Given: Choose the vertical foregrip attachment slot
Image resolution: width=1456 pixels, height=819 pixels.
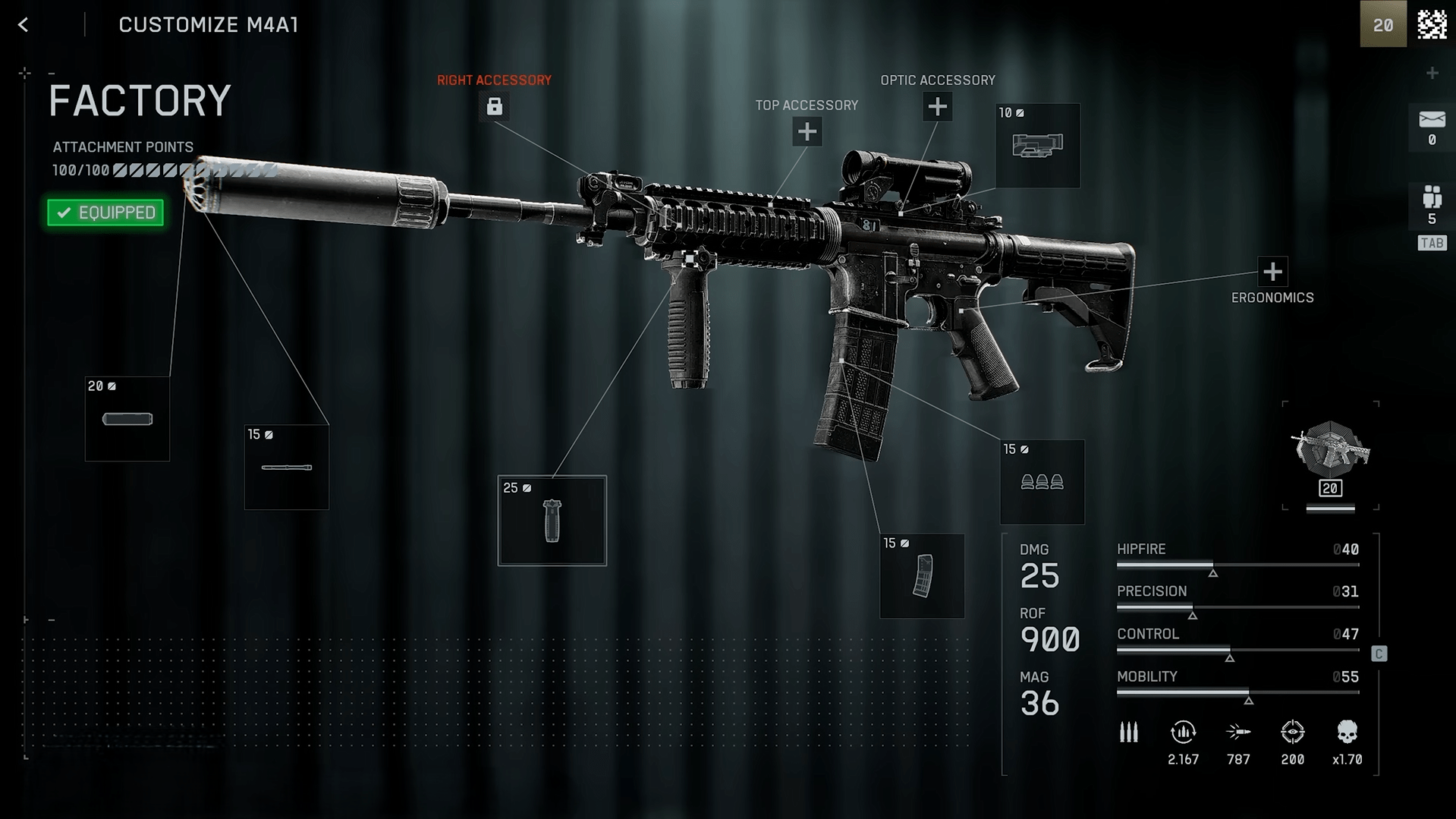Looking at the screenshot, I should 552,521.
